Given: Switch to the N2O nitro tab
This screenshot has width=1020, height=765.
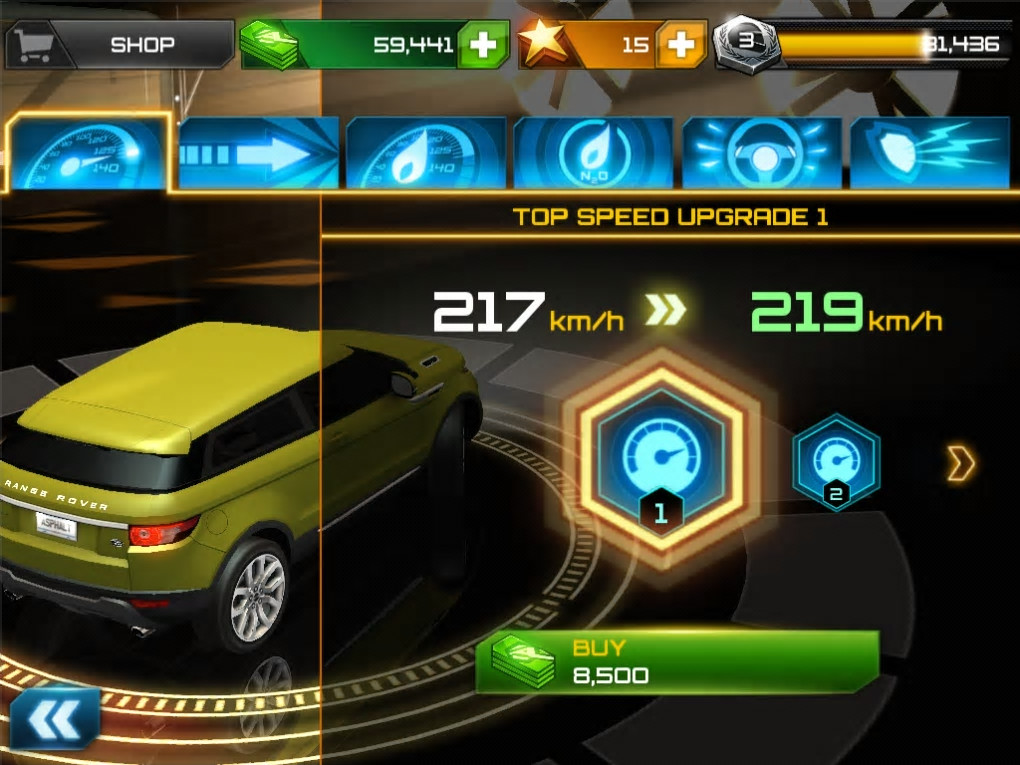Looking at the screenshot, I should click(593, 153).
